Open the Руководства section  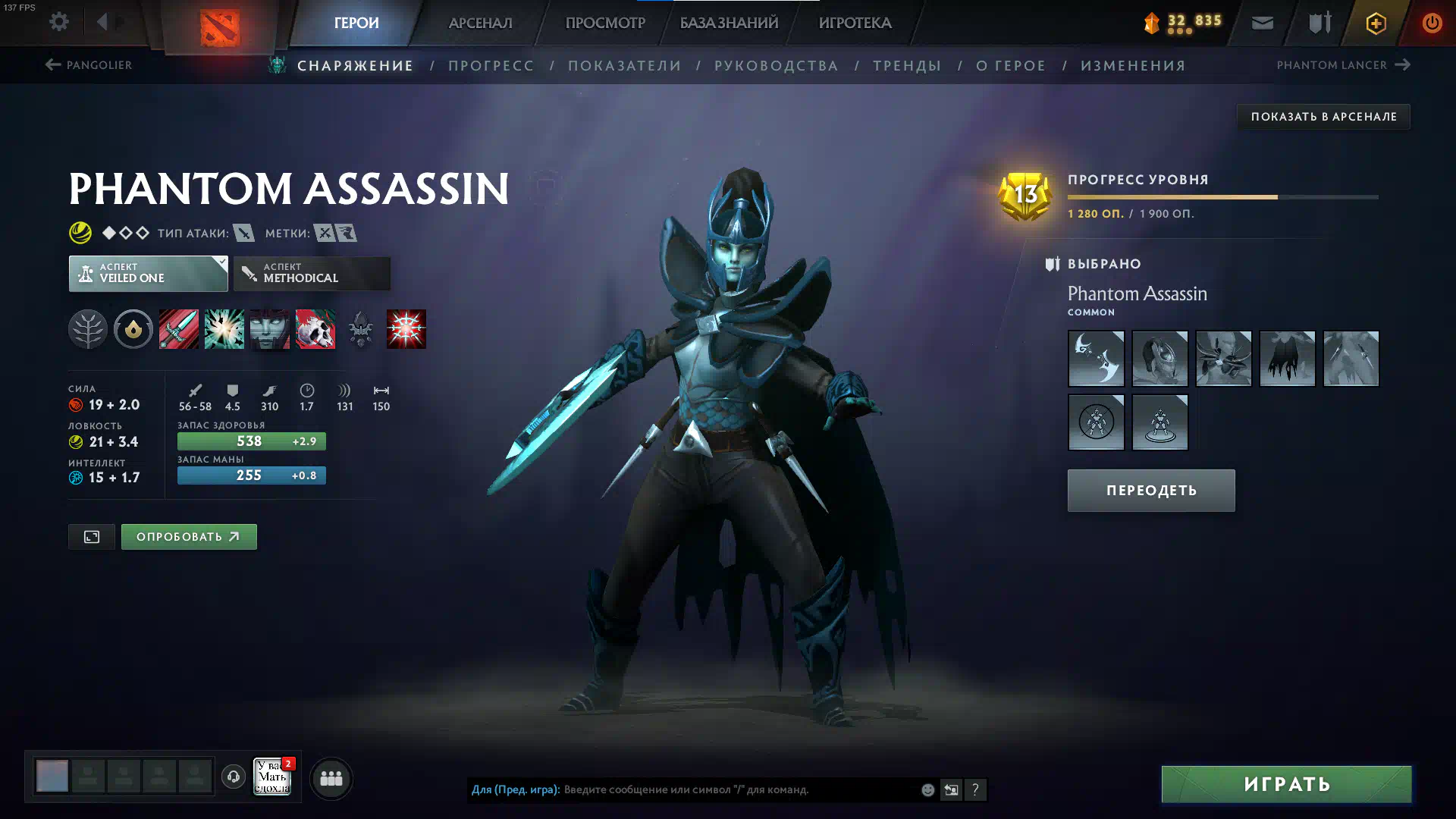click(x=776, y=66)
